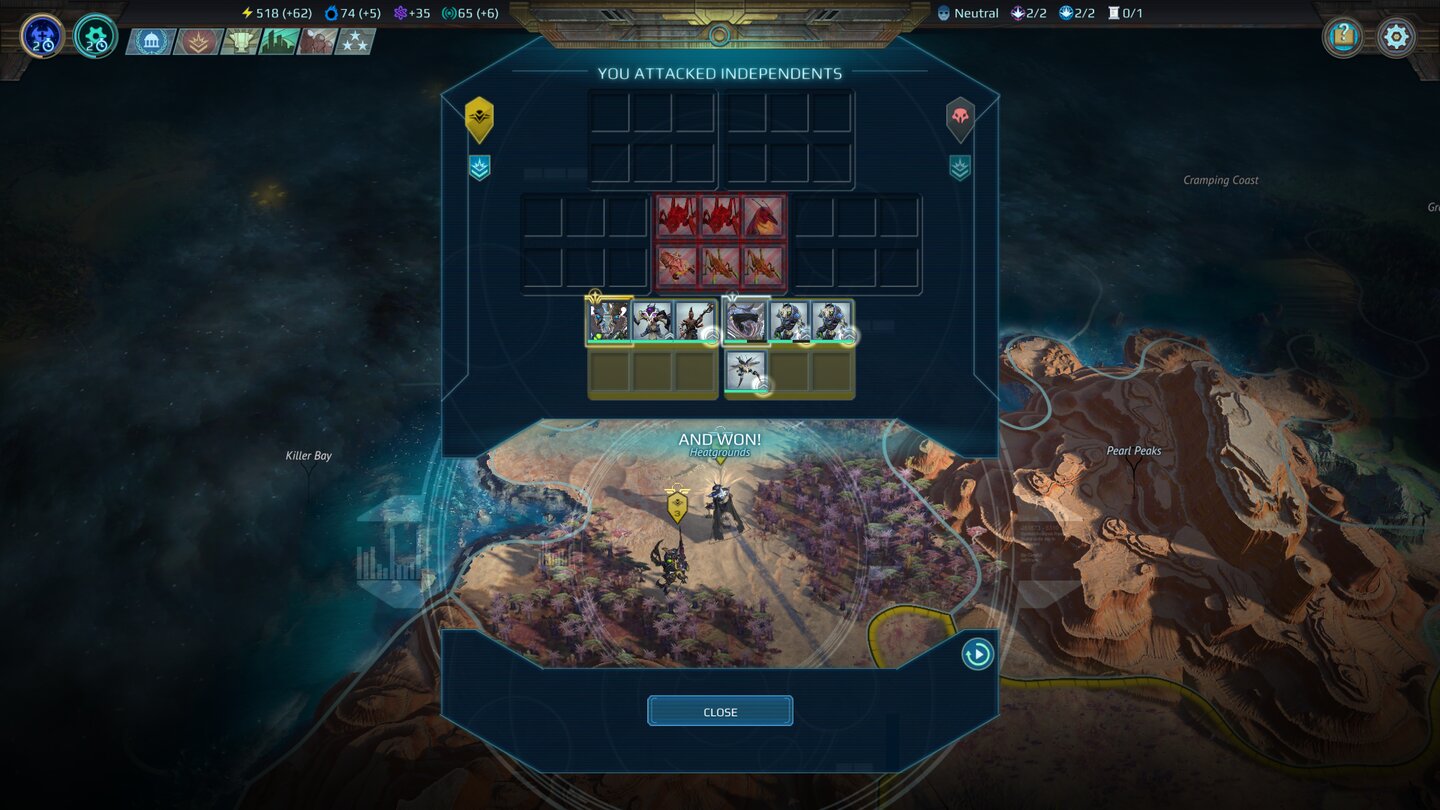Image resolution: width=1440 pixels, height=810 pixels.
Task: Open the help book menu
Action: click(1343, 37)
